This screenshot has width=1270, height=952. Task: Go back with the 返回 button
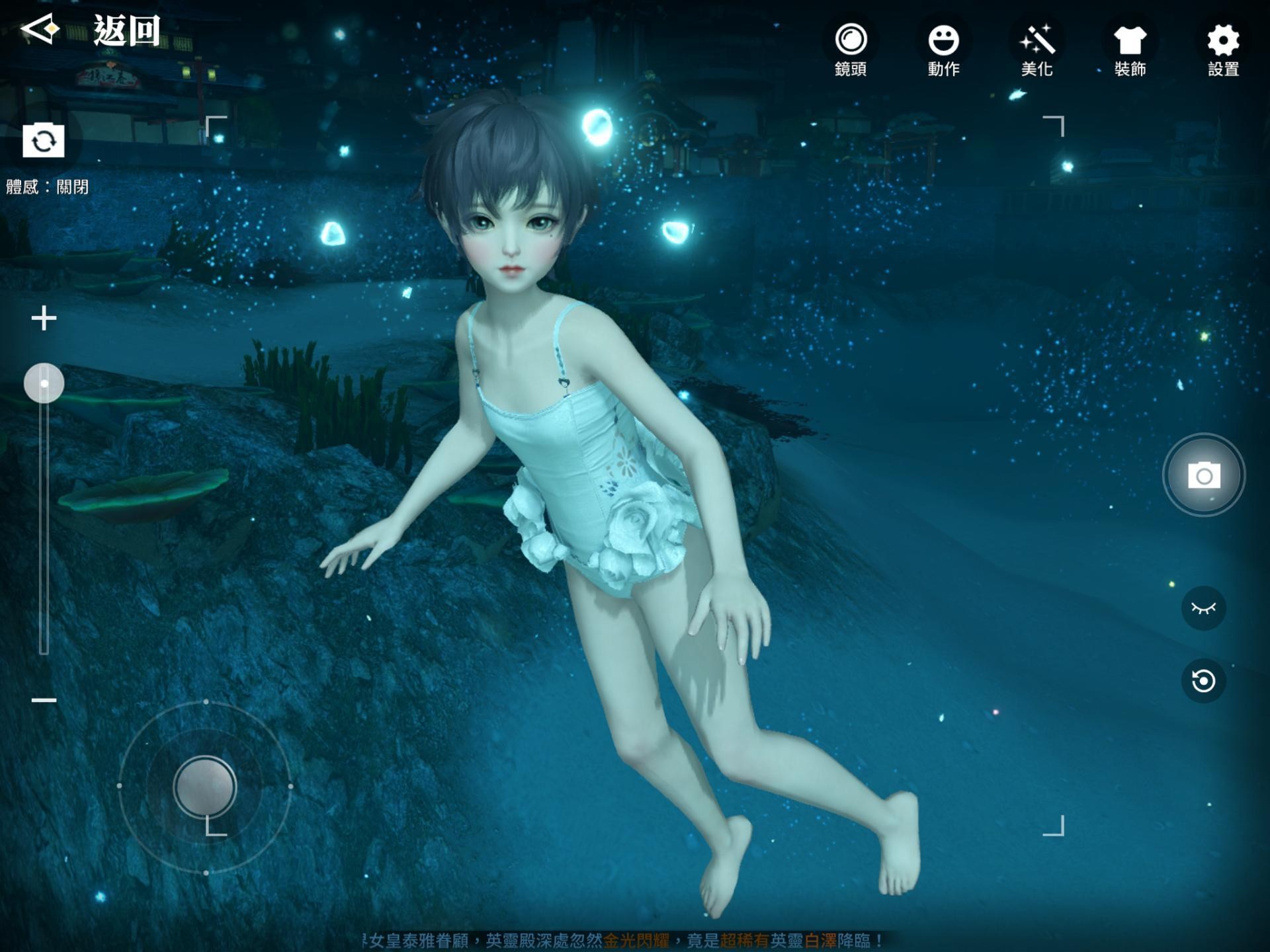pos(93,30)
